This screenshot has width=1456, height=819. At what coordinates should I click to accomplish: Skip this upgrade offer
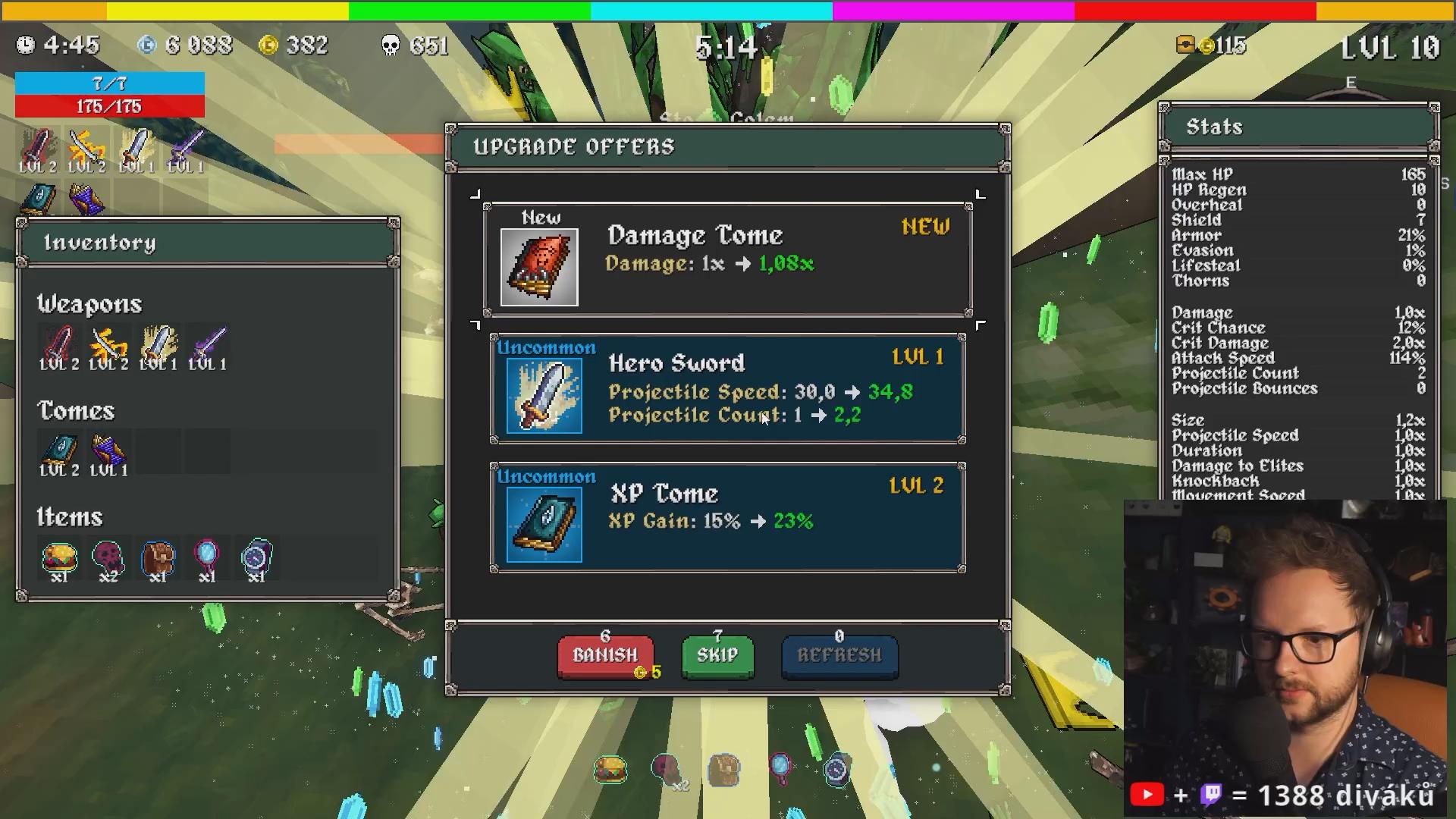pos(717,655)
